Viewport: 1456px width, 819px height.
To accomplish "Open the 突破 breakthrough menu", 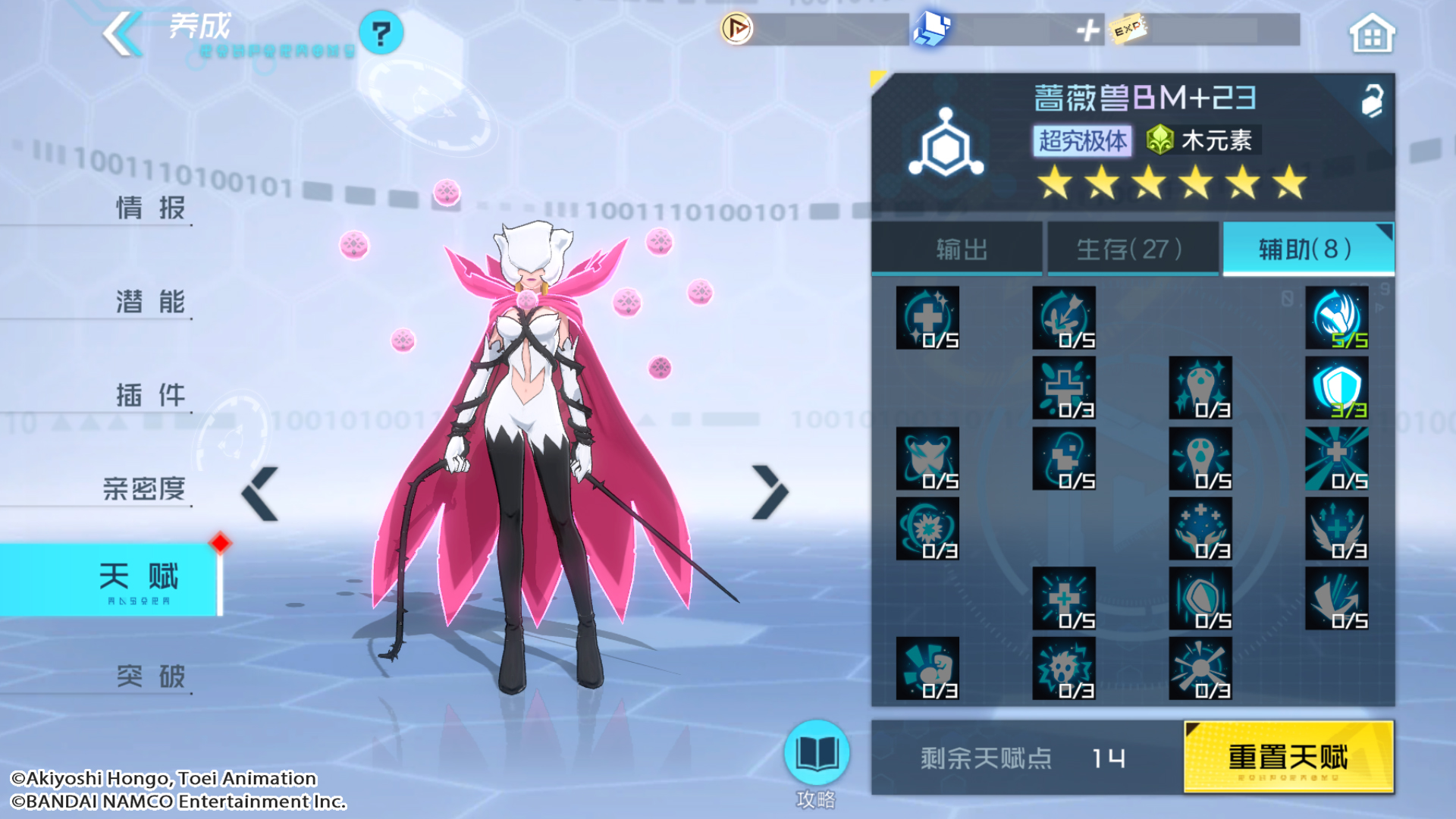I will (x=149, y=676).
